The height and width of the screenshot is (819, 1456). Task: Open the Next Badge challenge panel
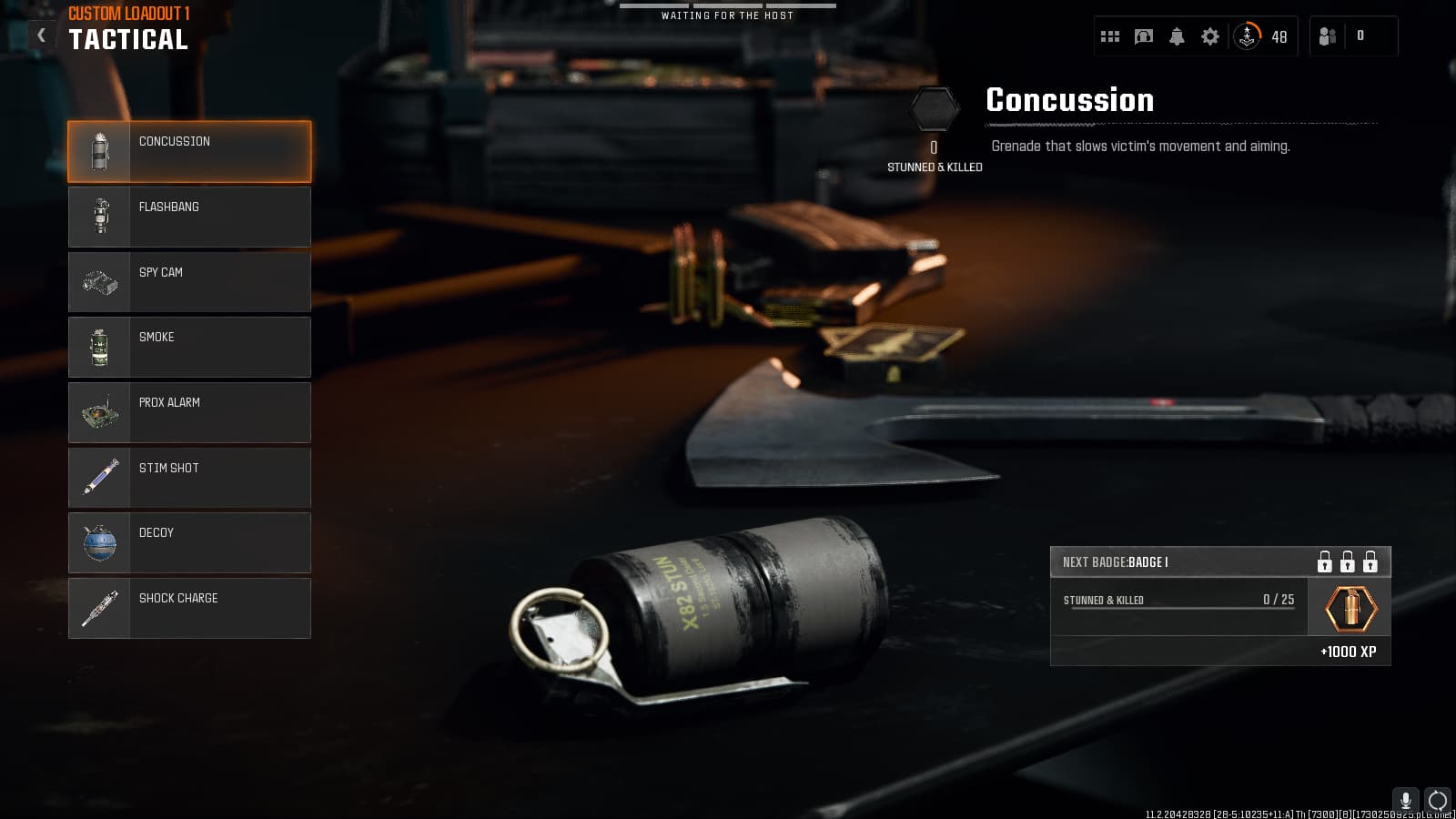point(1219,605)
